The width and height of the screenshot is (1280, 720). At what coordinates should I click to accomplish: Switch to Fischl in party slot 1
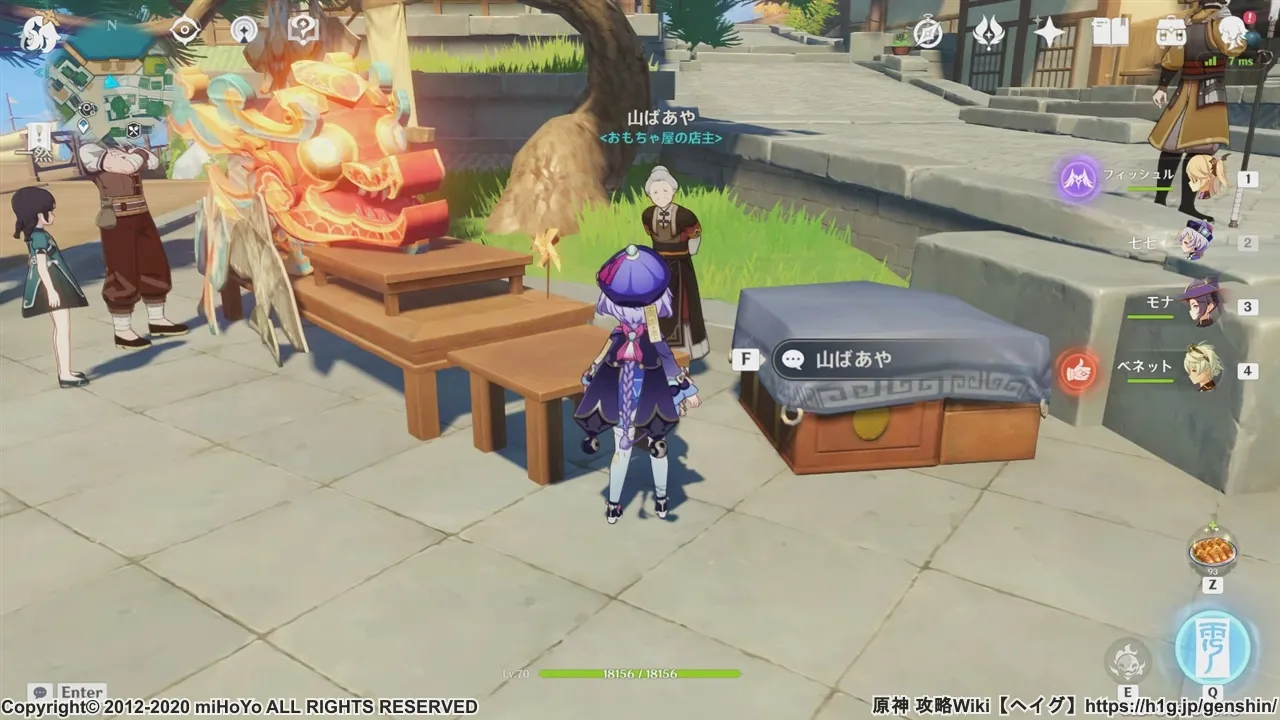[1203, 179]
